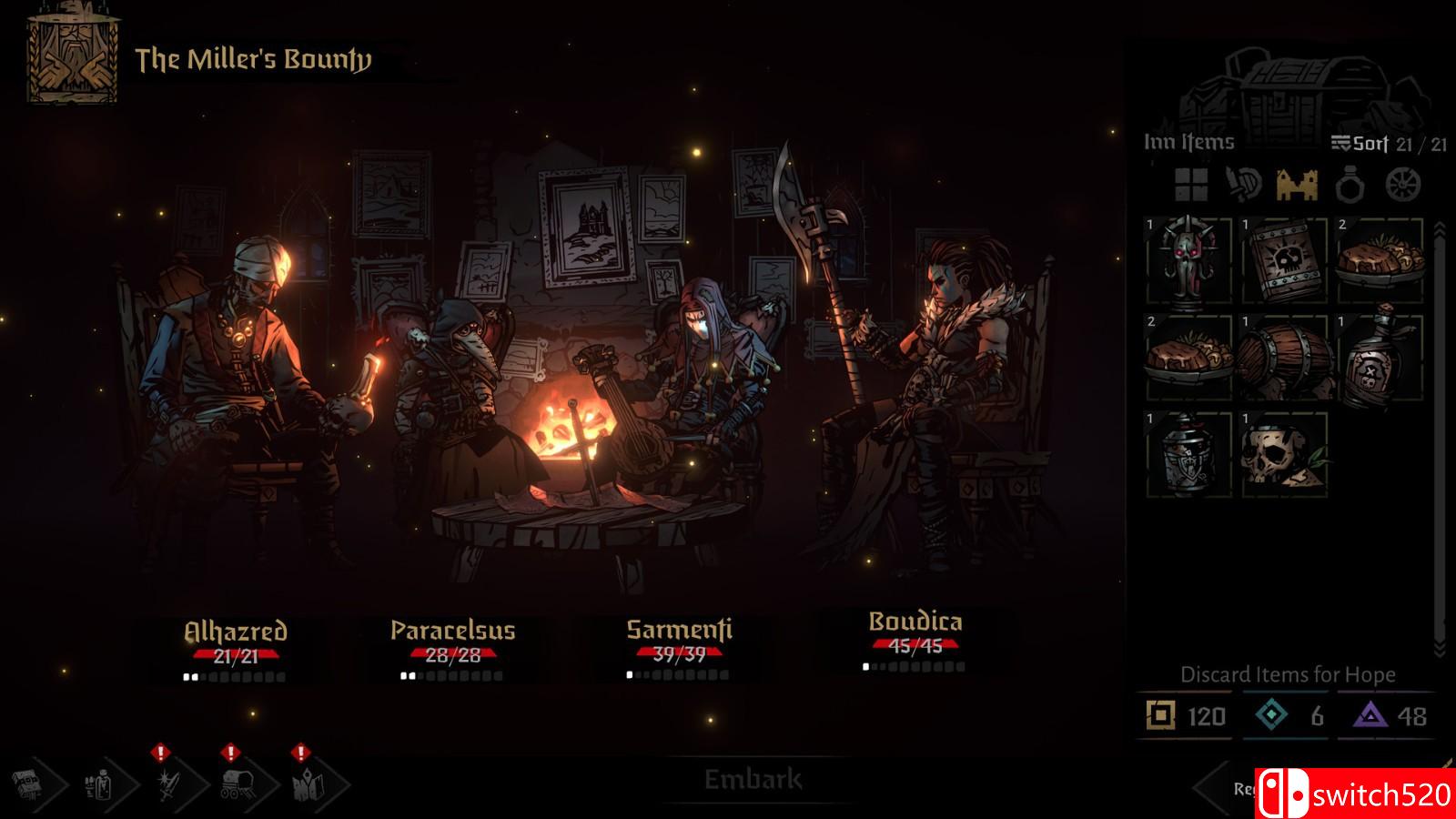Select the castle-shaped inn items tab

point(1297,185)
